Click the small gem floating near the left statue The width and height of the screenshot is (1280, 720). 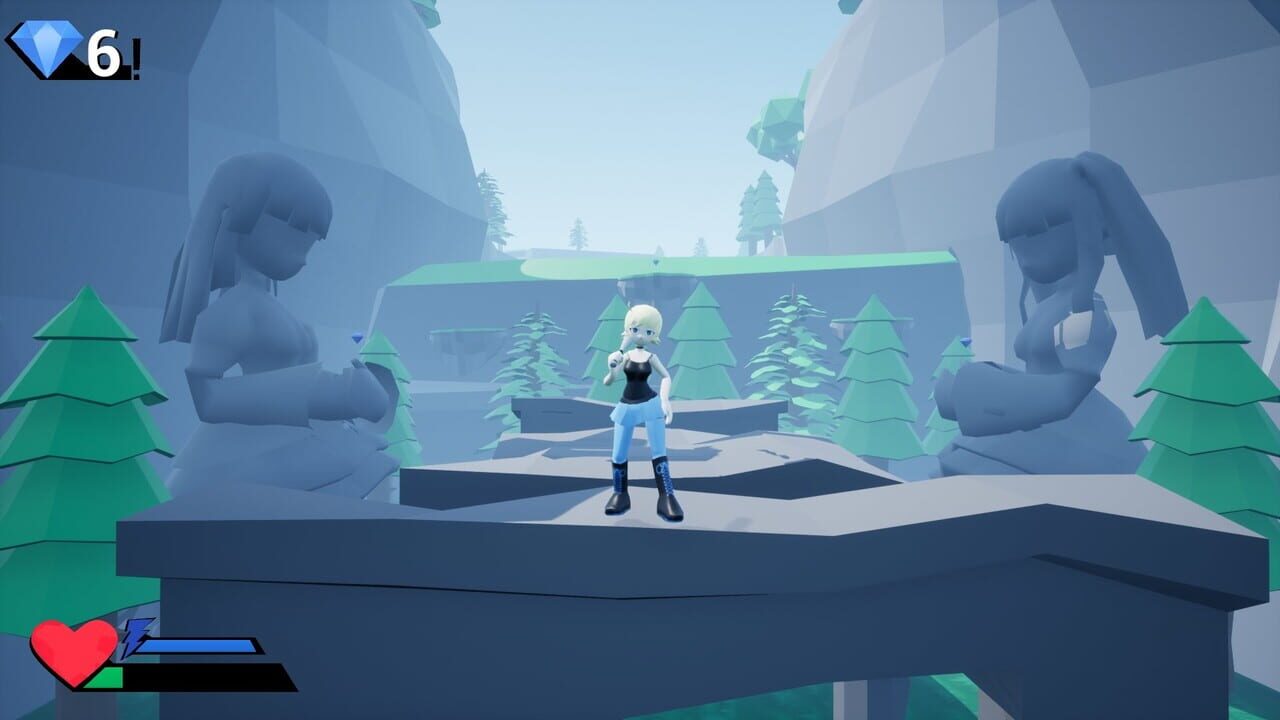tap(357, 340)
